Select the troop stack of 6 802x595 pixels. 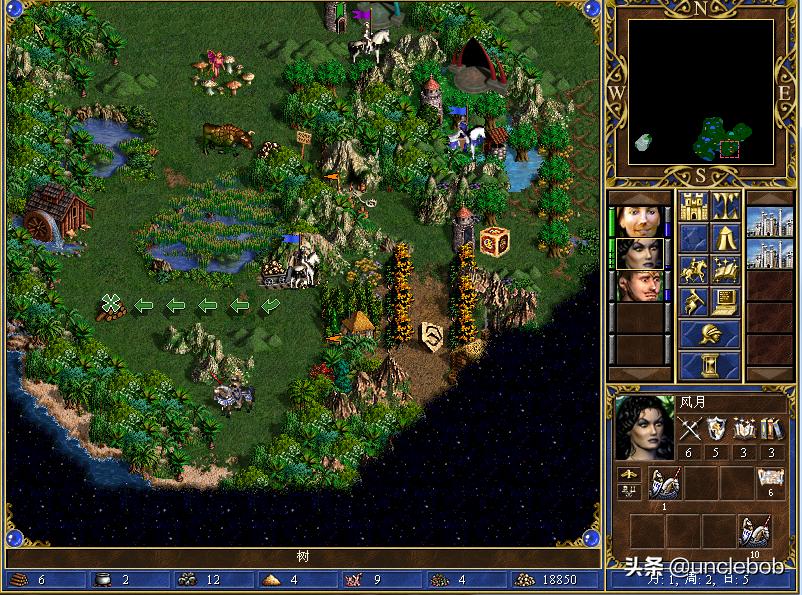click(x=770, y=484)
